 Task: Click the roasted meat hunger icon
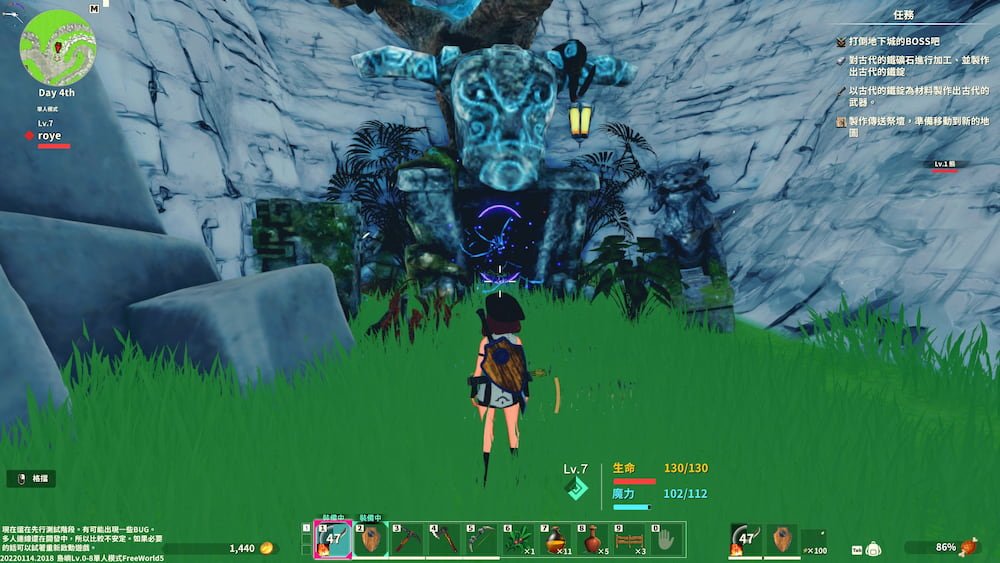[x=968, y=548]
